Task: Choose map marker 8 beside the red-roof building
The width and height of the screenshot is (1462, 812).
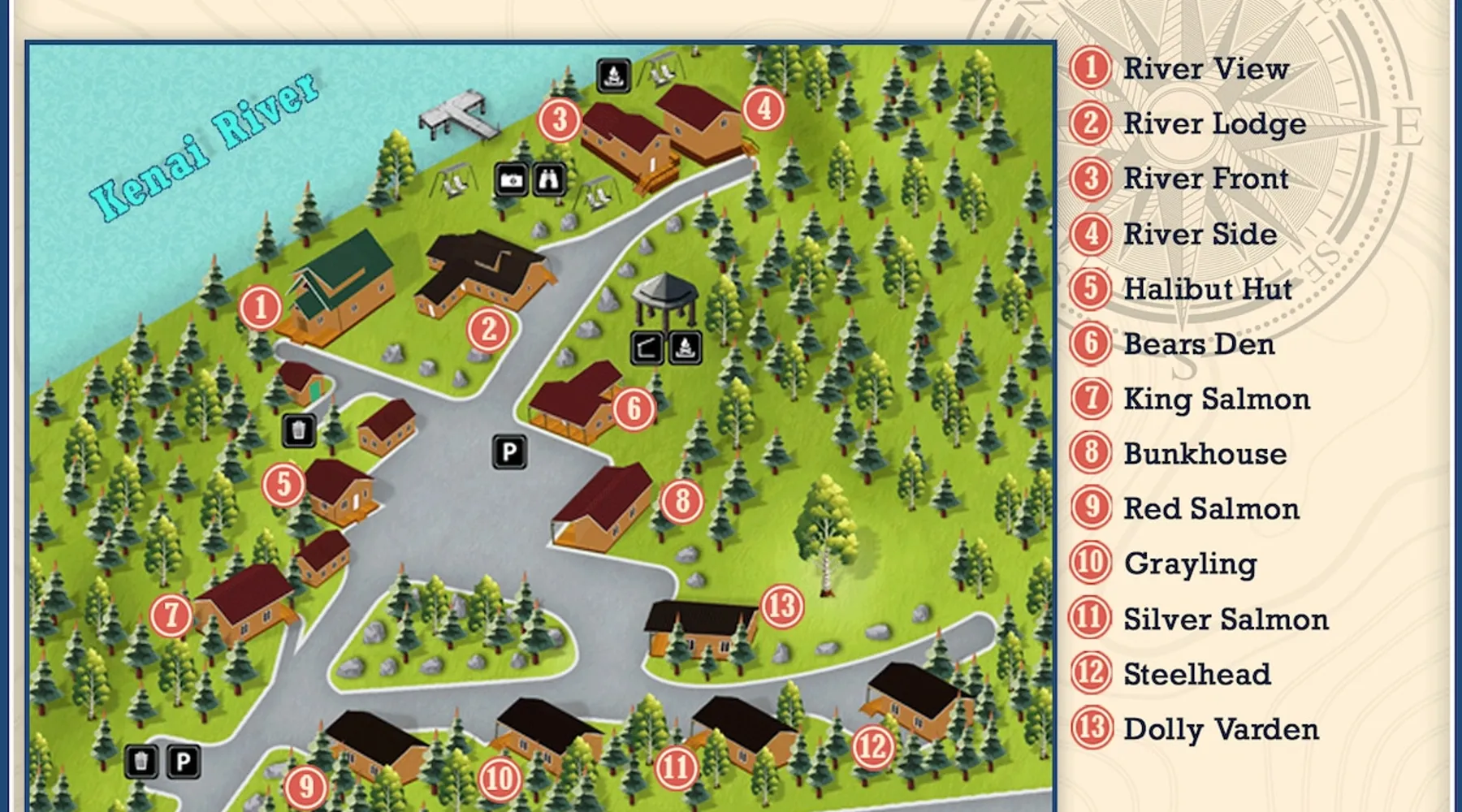Action: [x=682, y=501]
